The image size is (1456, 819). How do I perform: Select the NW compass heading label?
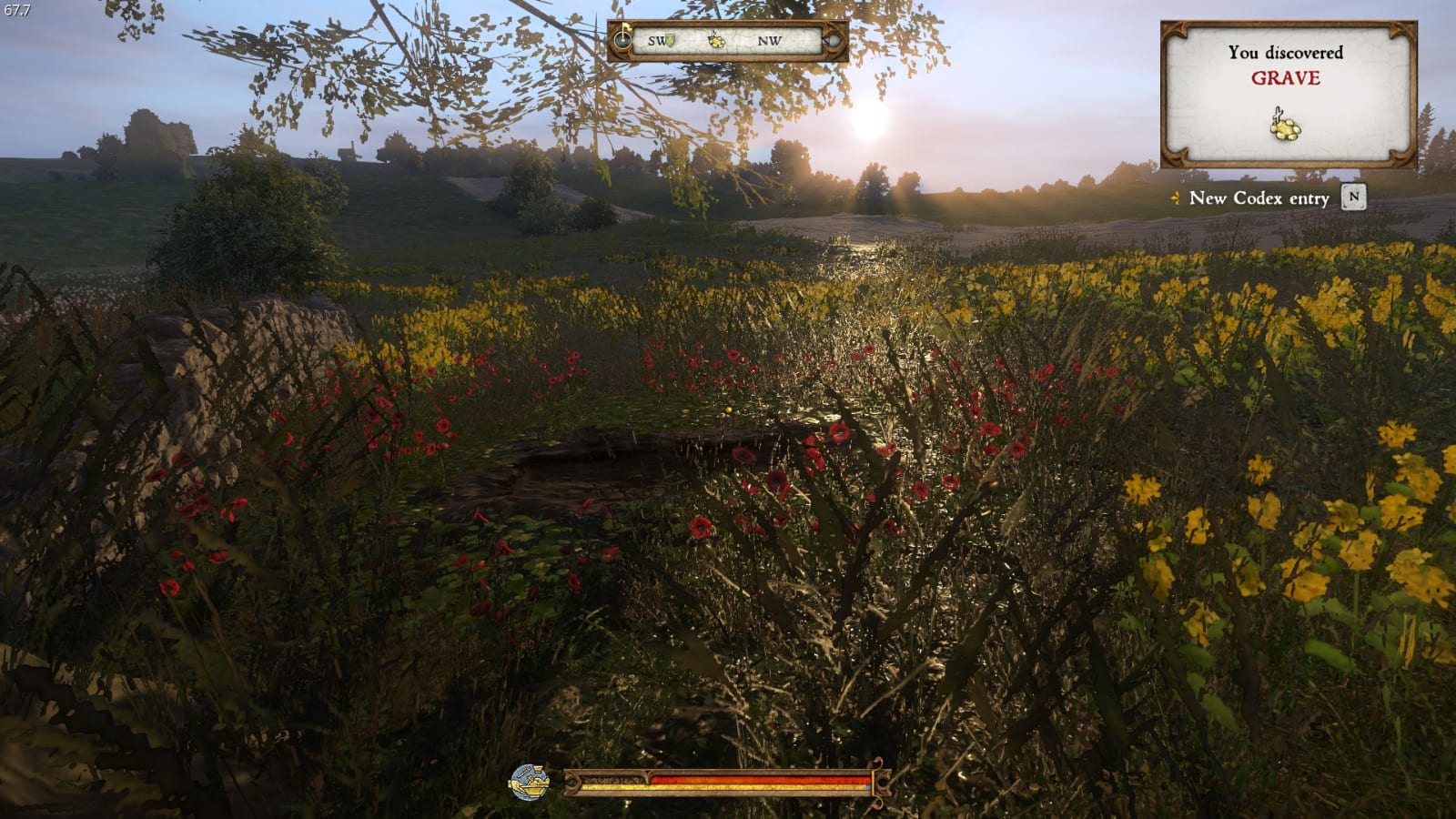click(x=771, y=41)
